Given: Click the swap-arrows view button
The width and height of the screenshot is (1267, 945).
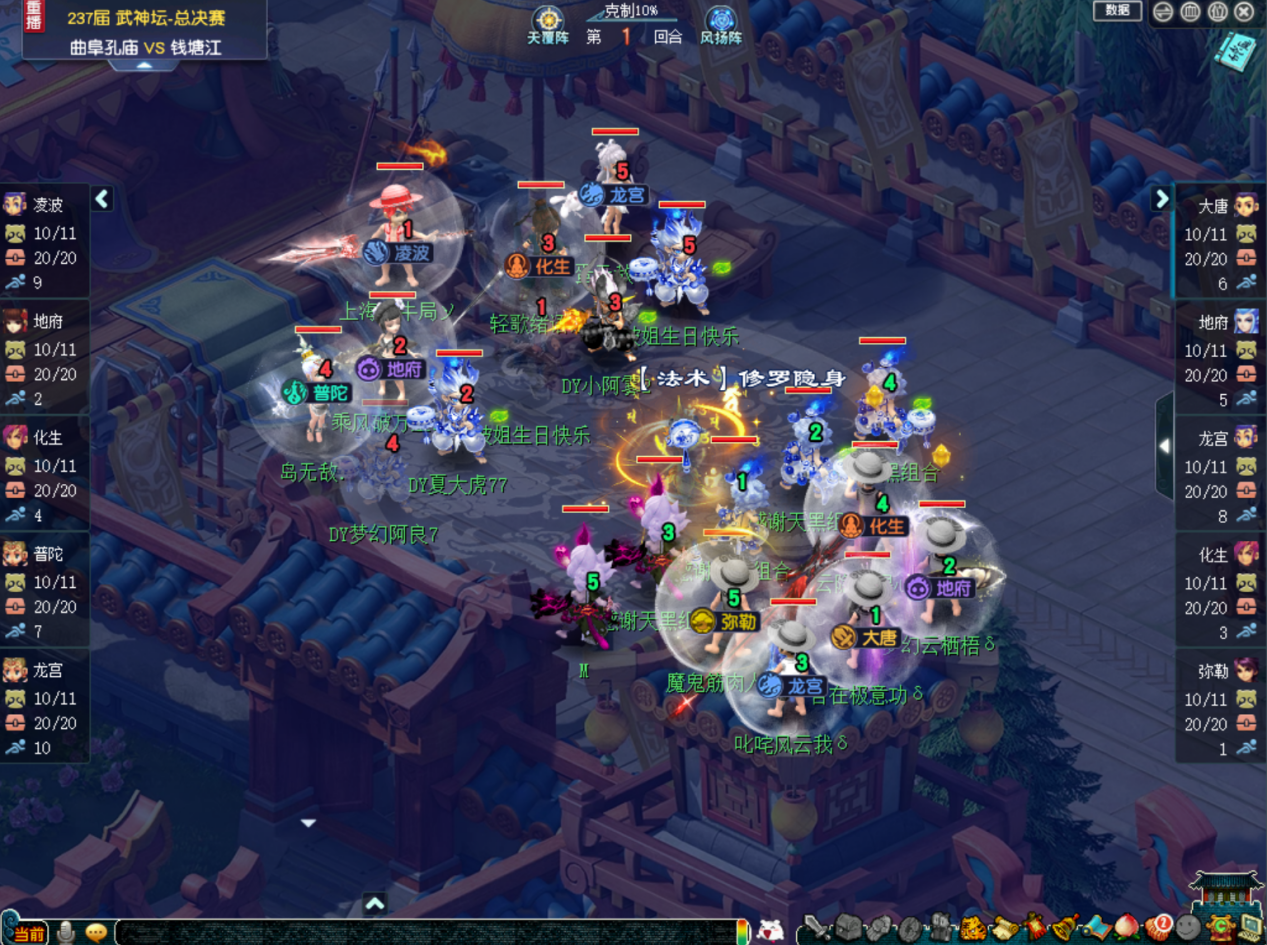Looking at the screenshot, I should (x=1163, y=12).
